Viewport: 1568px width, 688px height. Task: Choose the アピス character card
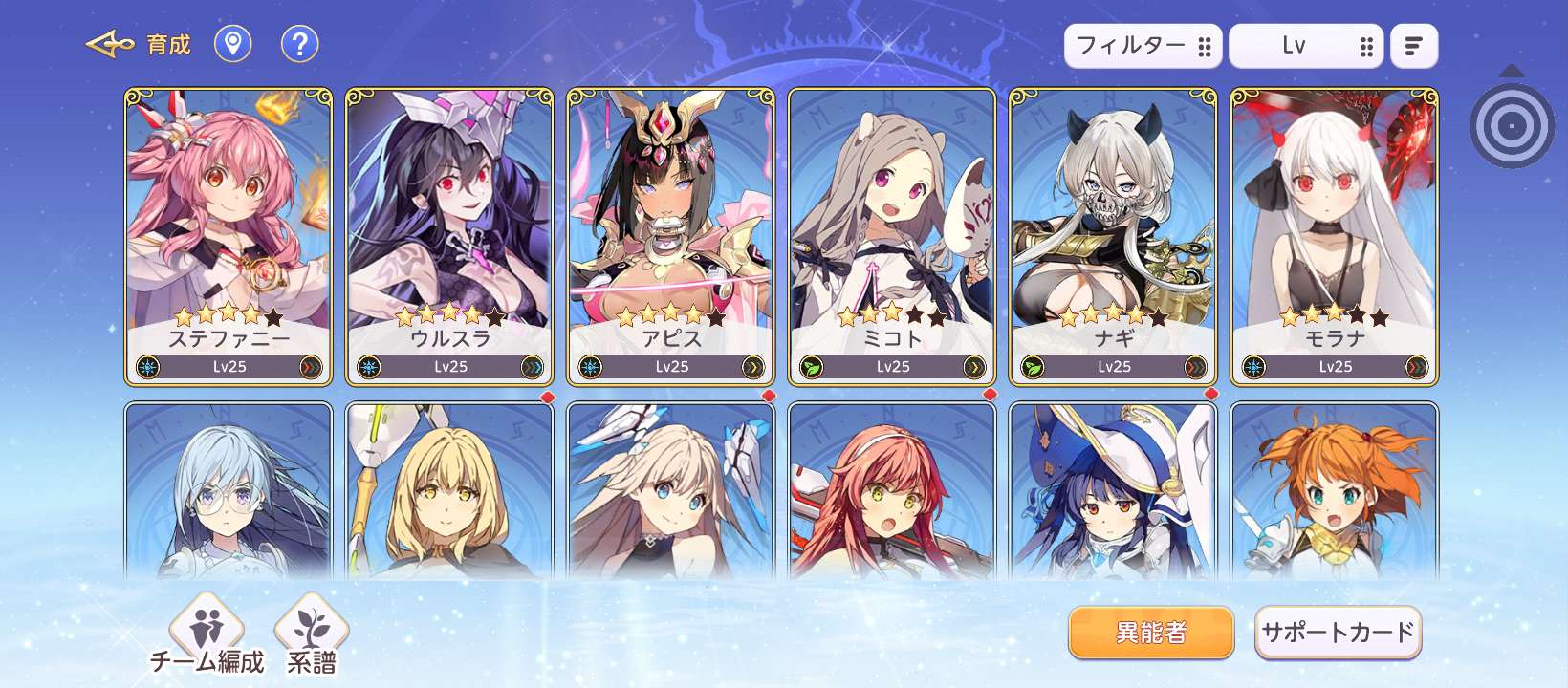click(x=671, y=236)
